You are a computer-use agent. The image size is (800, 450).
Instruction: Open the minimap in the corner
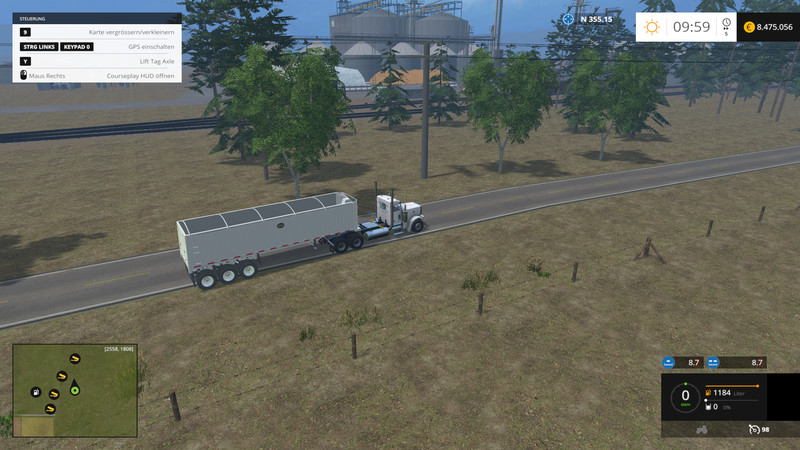tap(74, 390)
